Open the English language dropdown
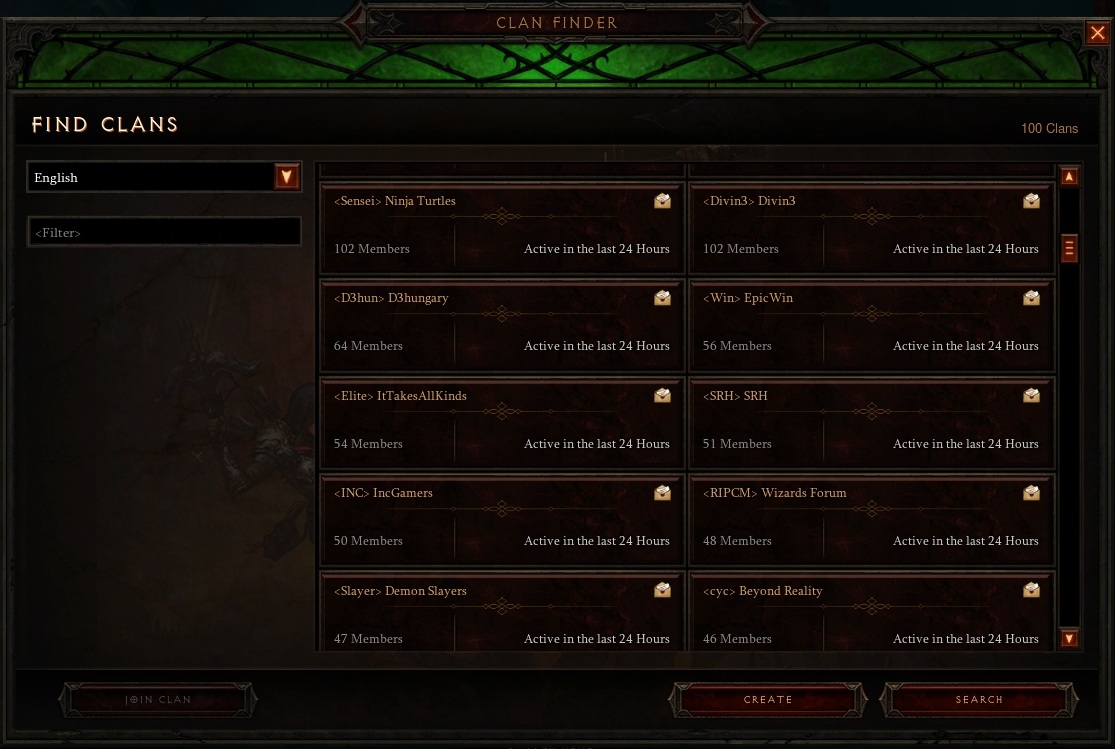Image resolution: width=1115 pixels, height=749 pixels. click(x=287, y=177)
